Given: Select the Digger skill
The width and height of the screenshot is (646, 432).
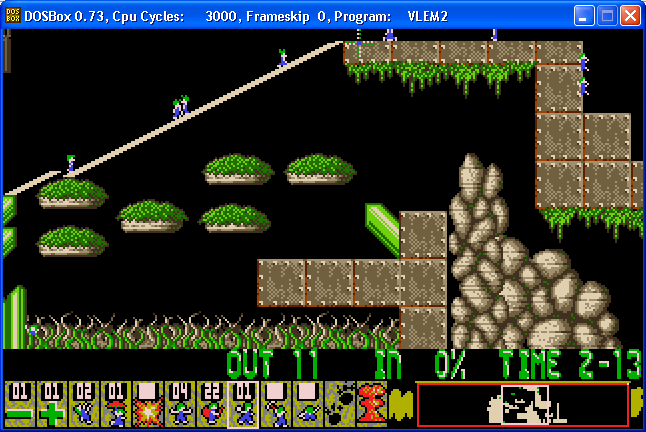Looking at the screenshot, I should [x=306, y=405].
